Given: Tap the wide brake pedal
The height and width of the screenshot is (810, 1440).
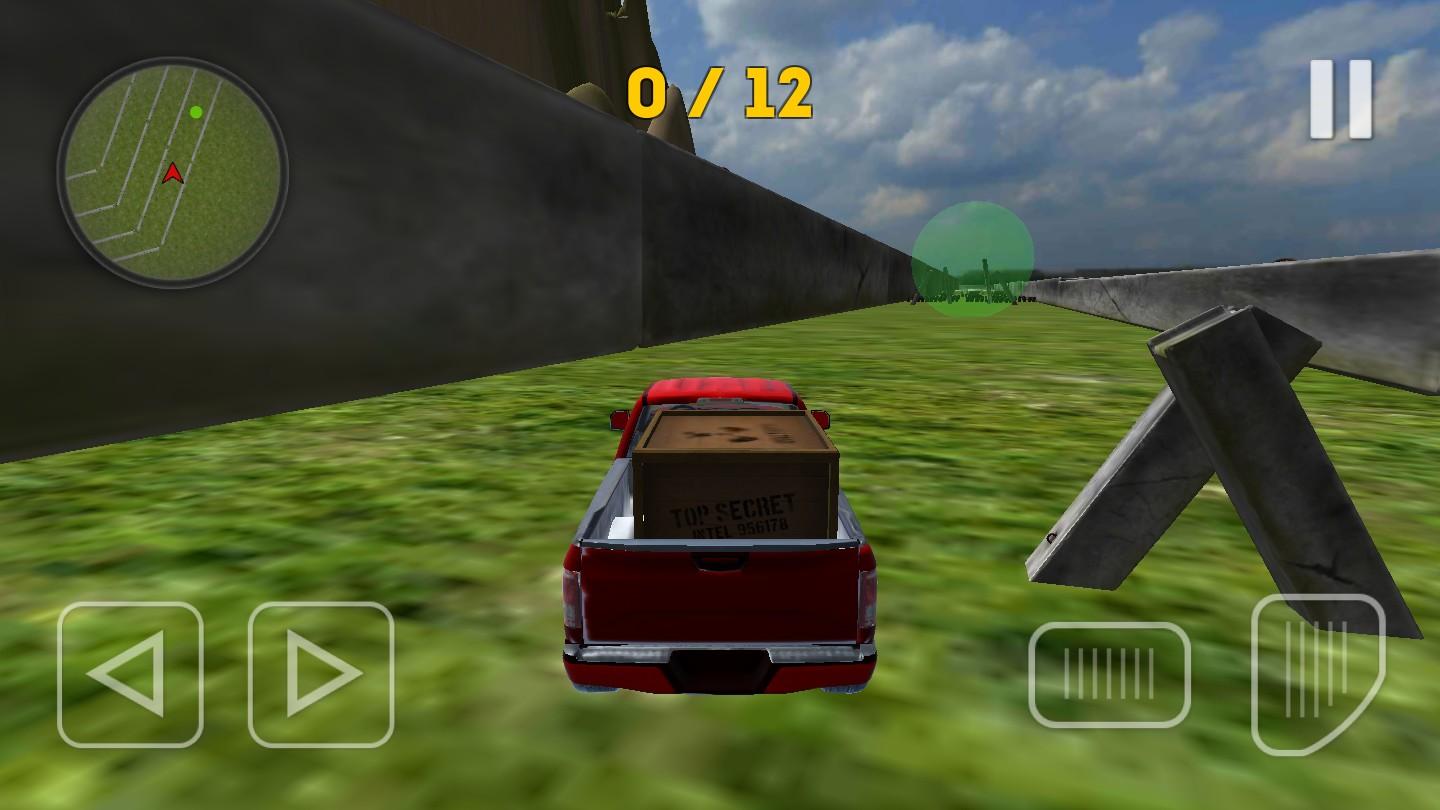Looking at the screenshot, I should 1109,674.
